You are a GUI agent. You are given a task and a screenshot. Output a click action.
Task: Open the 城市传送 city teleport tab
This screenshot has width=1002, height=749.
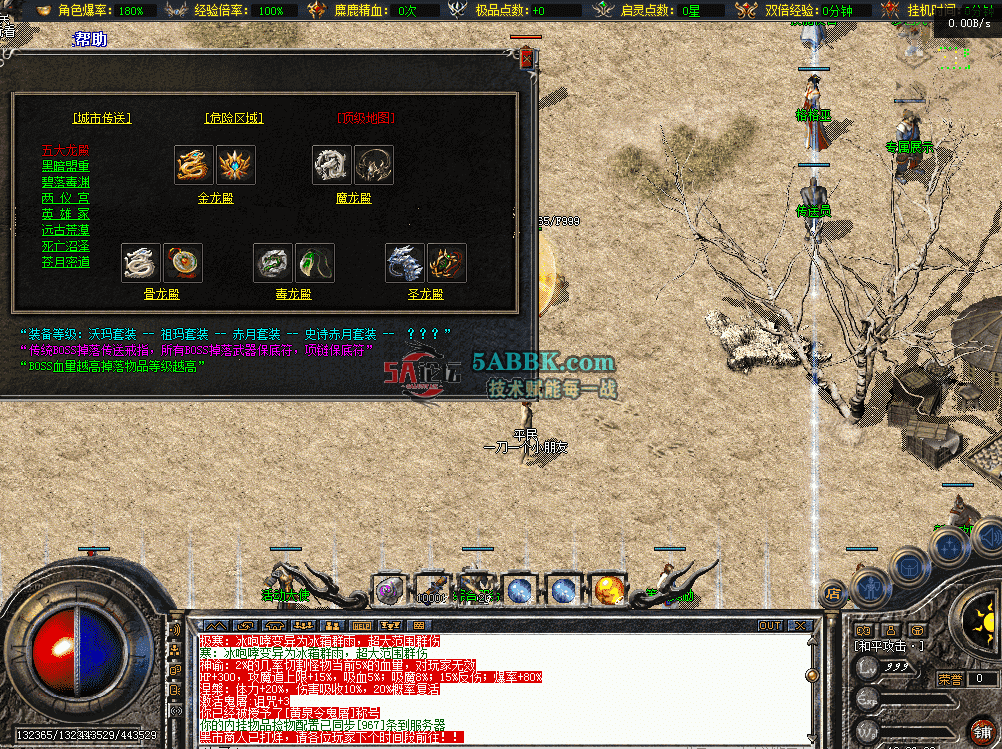point(102,118)
